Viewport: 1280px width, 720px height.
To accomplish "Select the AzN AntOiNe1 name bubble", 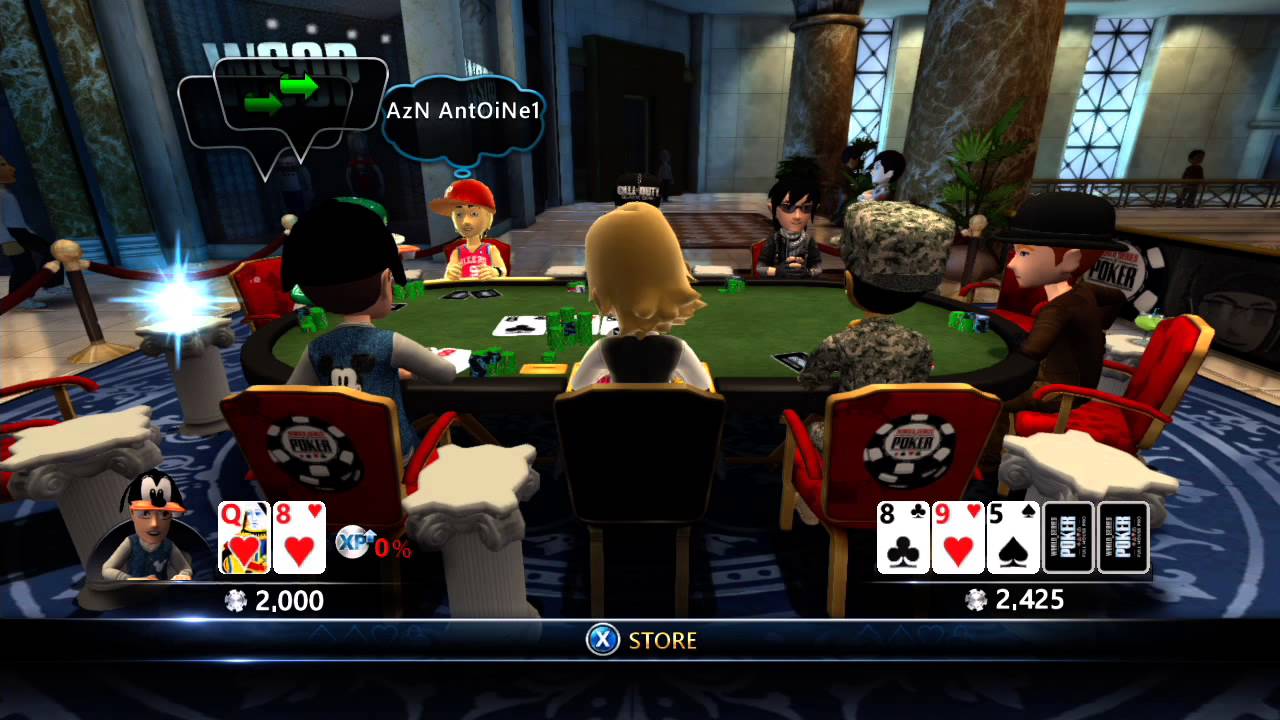I will [463, 111].
